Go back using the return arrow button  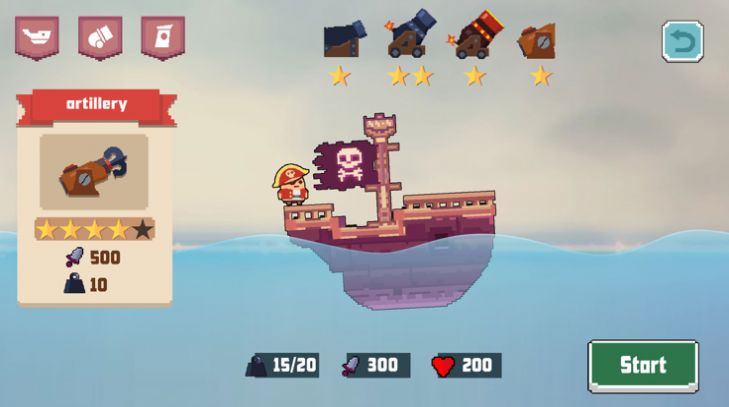682,42
